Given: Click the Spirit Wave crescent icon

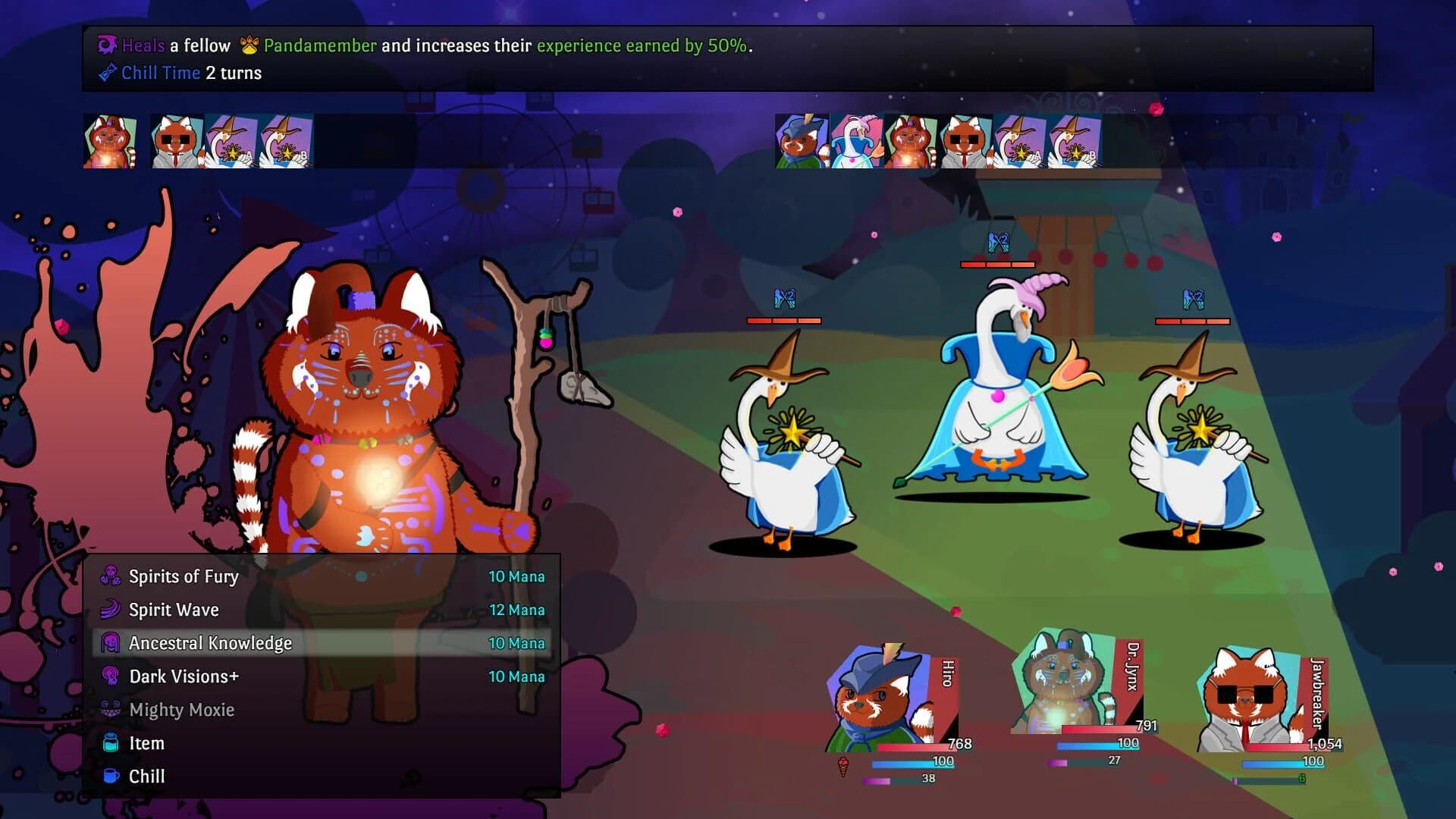Looking at the screenshot, I should pyautogui.click(x=109, y=610).
